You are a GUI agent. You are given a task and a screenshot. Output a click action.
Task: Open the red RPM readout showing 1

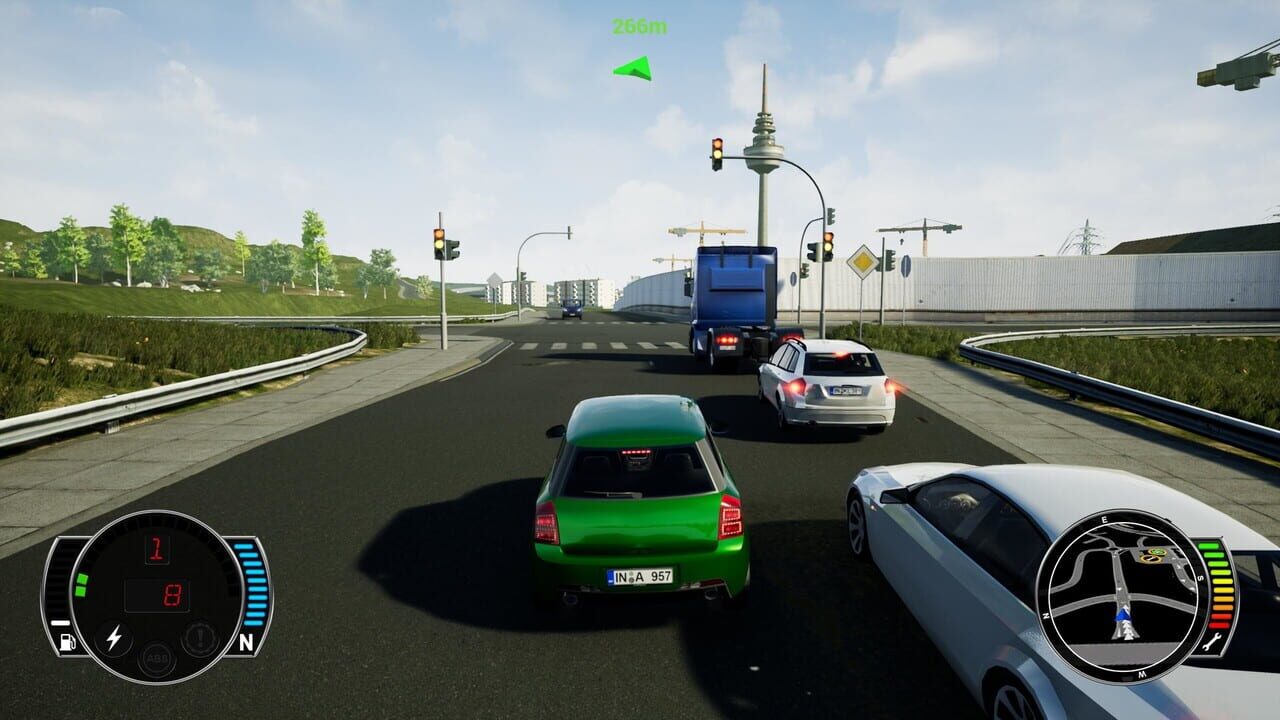pos(158,550)
